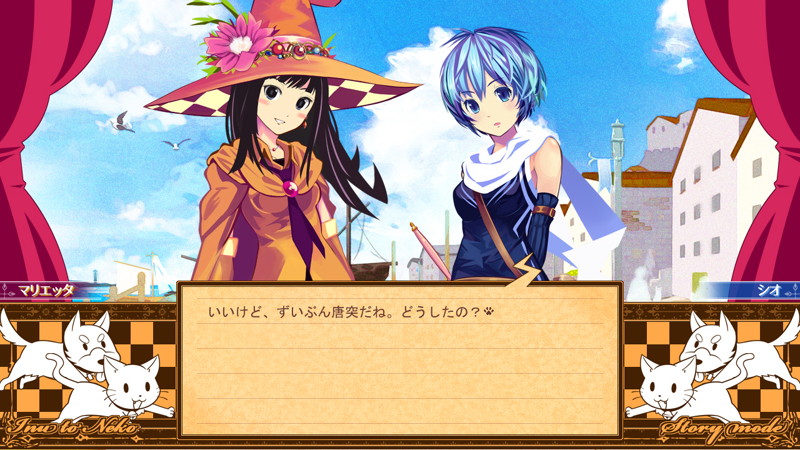Click the paw print continue indicator

click(x=488, y=311)
